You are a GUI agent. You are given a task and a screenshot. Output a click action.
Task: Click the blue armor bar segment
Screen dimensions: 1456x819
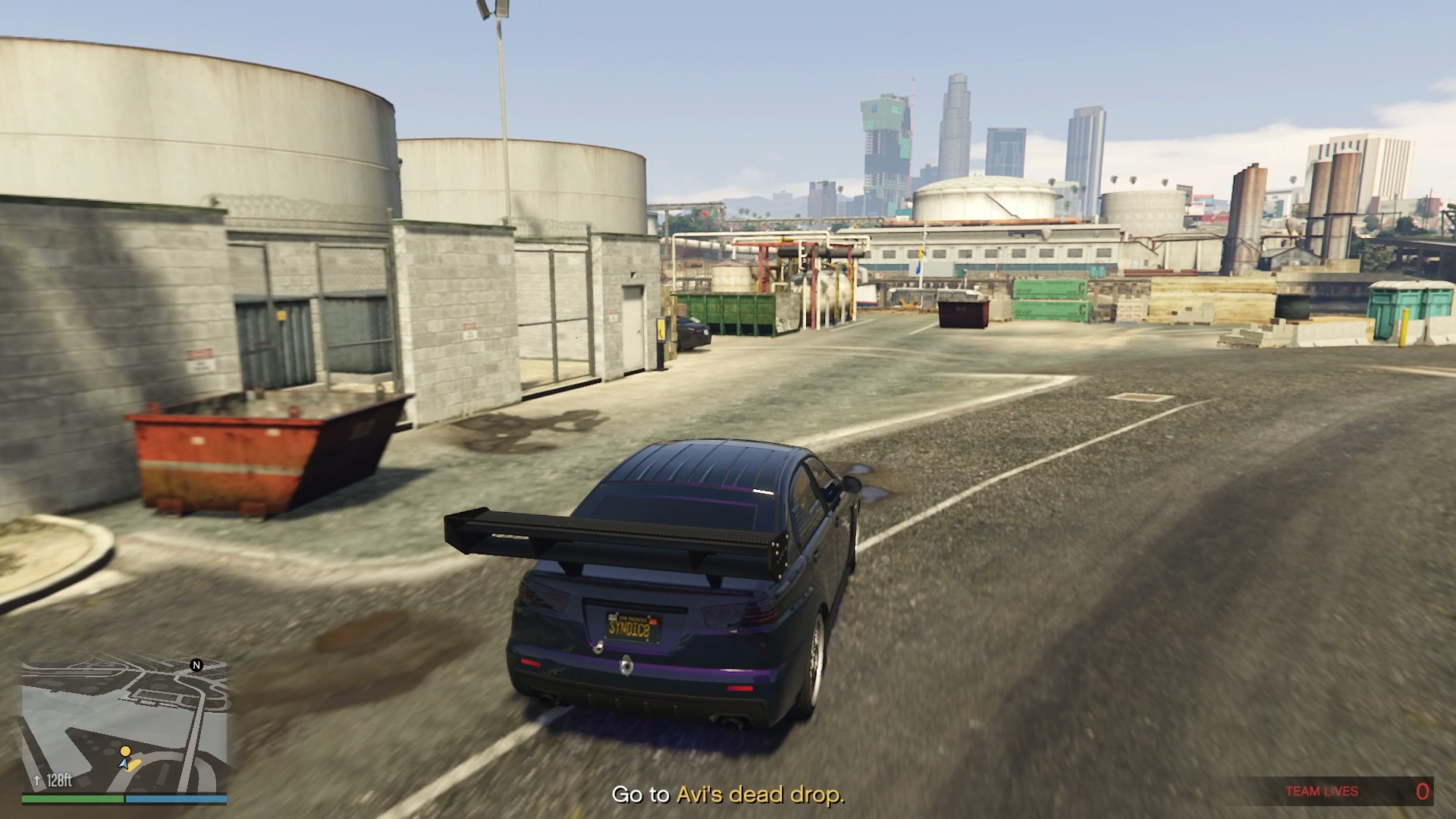(x=177, y=799)
